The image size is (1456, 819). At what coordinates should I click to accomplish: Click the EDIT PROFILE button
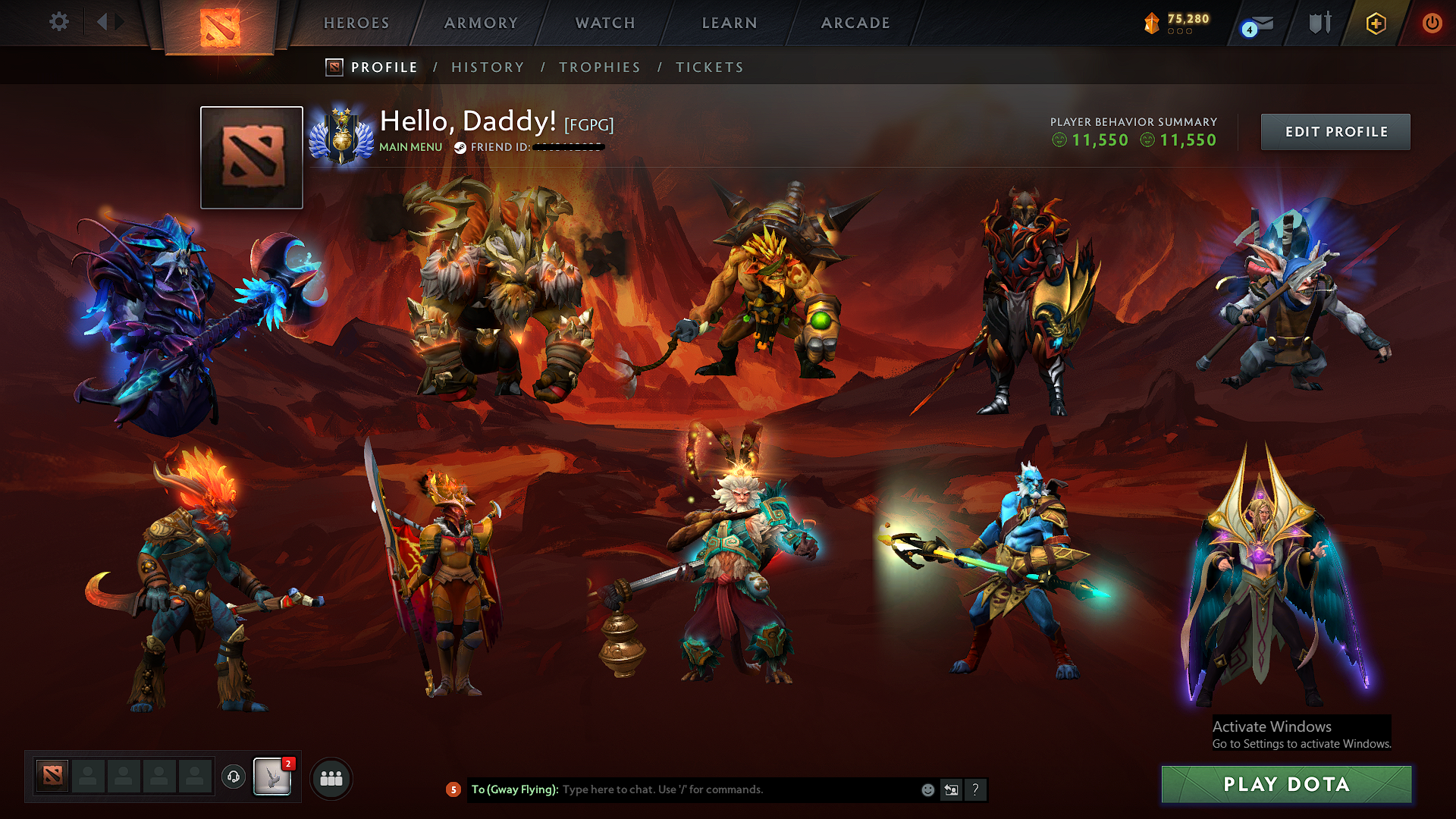coord(1335,131)
